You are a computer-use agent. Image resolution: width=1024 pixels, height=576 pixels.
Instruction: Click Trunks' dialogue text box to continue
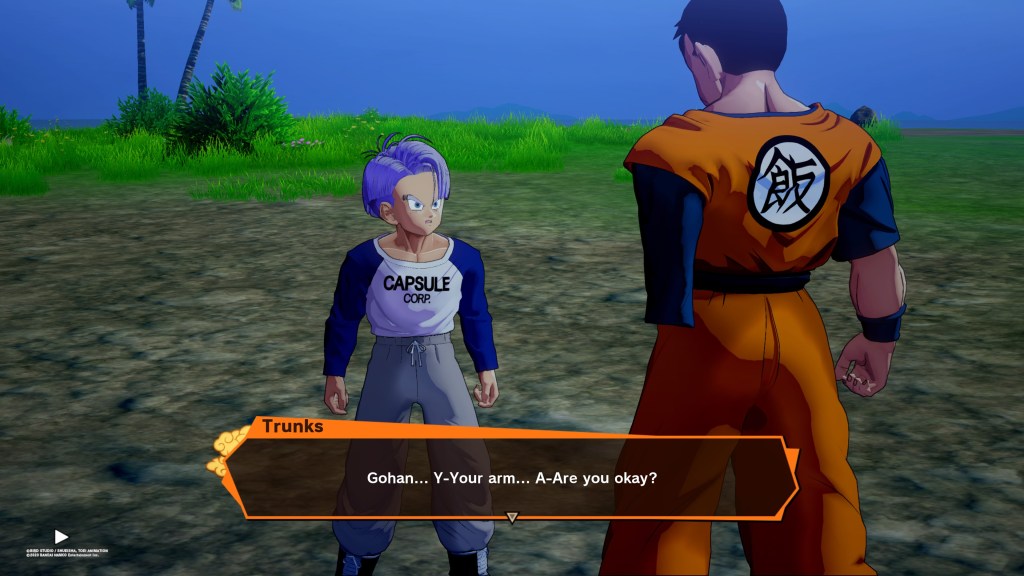[511, 478]
